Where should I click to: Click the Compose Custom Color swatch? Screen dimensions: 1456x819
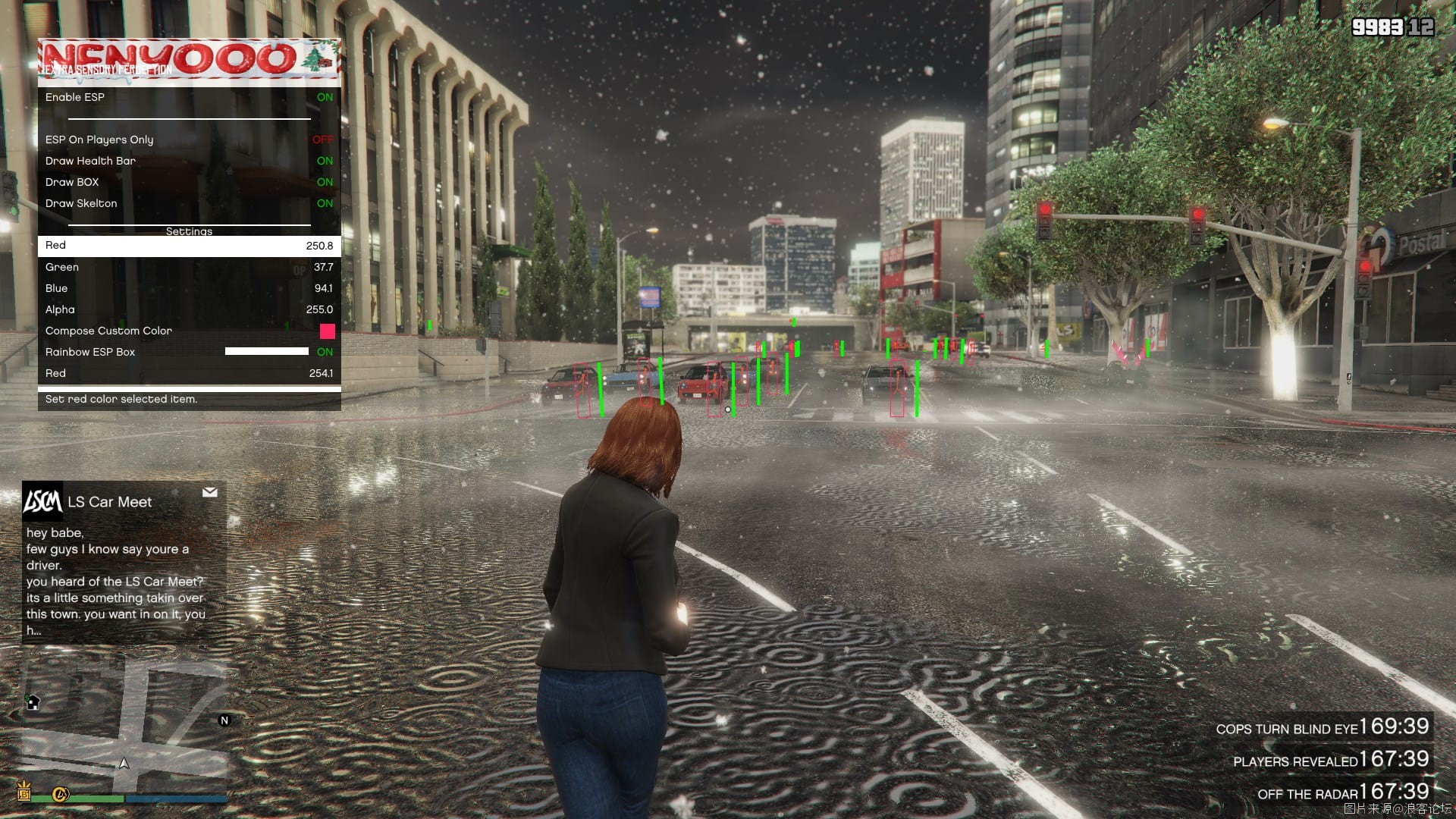click(x=327, y=331)
